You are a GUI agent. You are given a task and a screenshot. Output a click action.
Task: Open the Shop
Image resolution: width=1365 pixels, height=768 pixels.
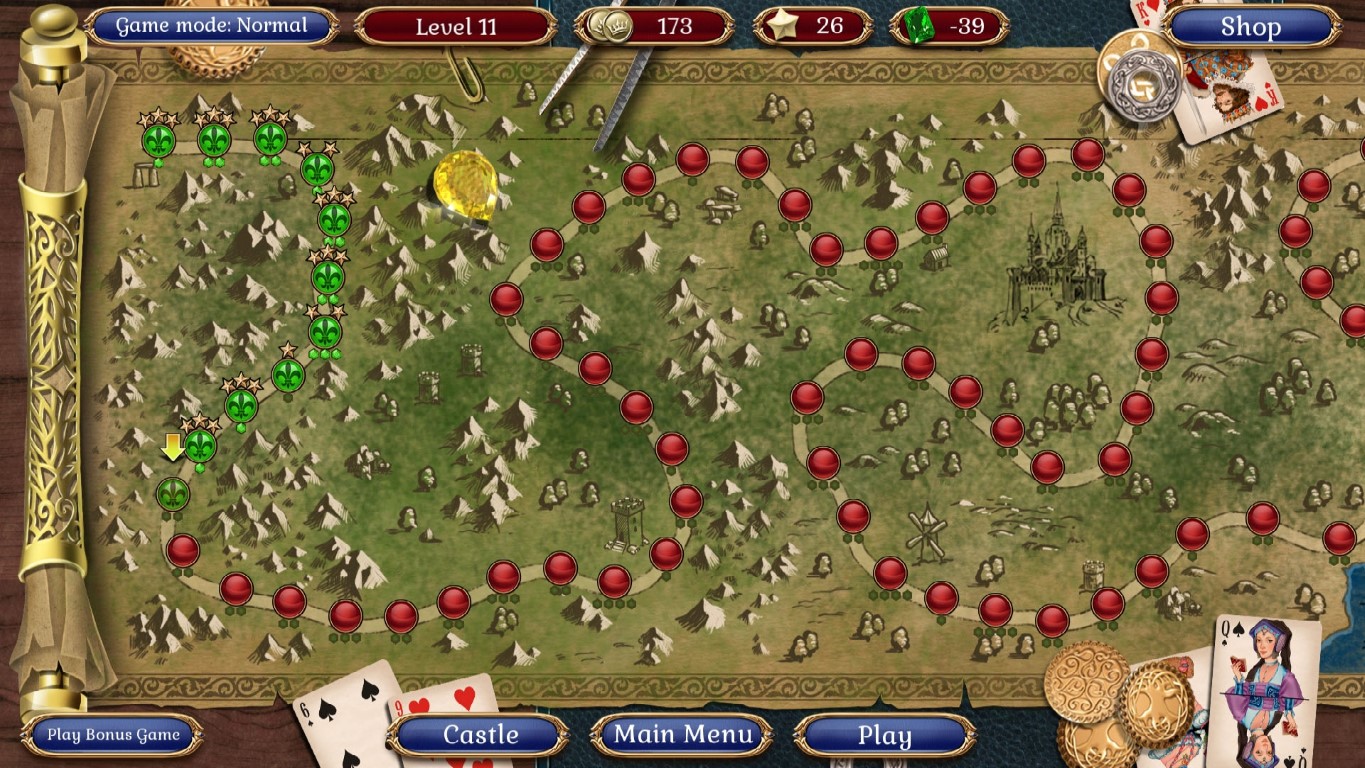tap(1250, 27)
